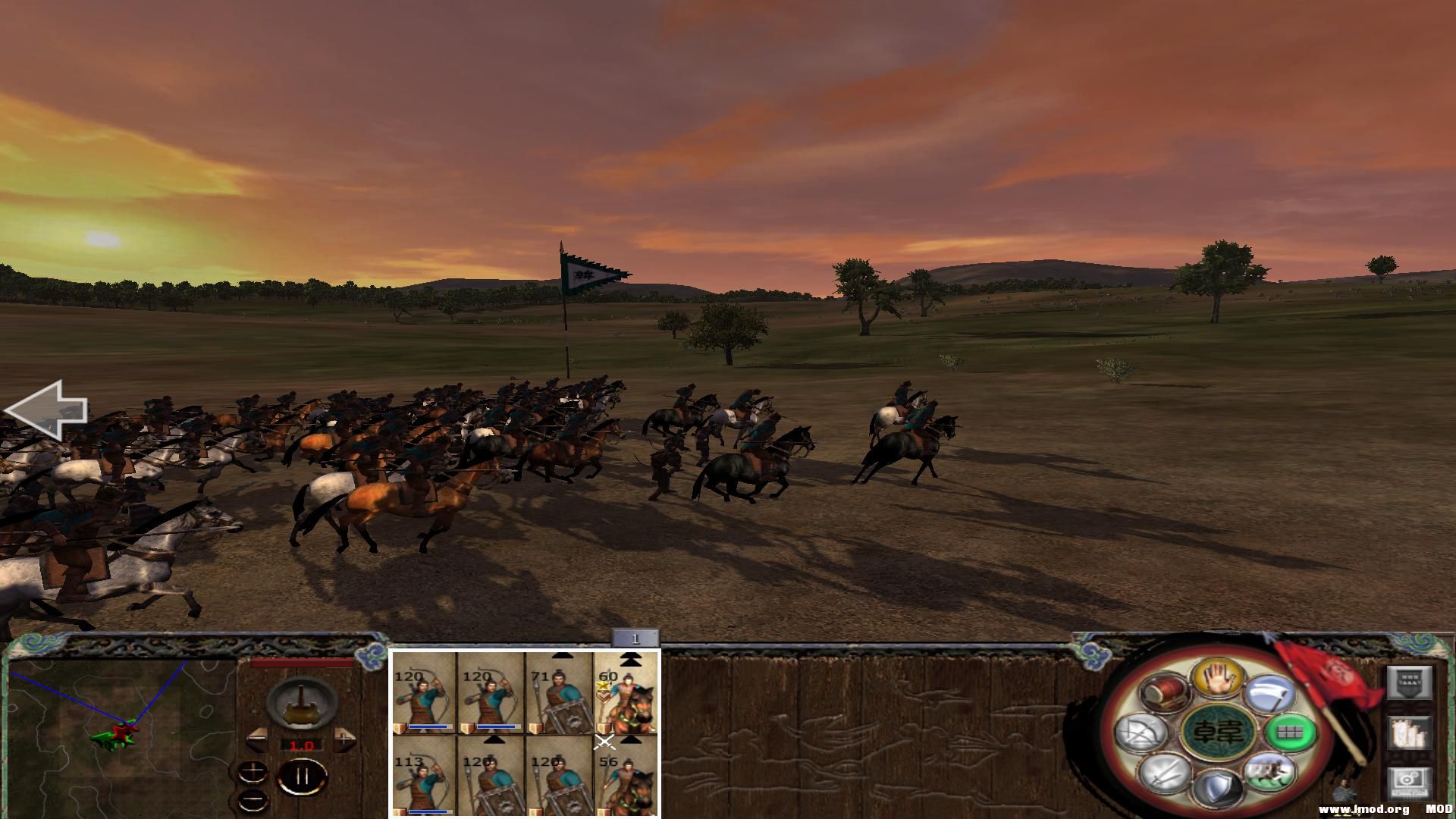Group units with the green grid icon
The image size is (1456, 819).
point(1290,734)
